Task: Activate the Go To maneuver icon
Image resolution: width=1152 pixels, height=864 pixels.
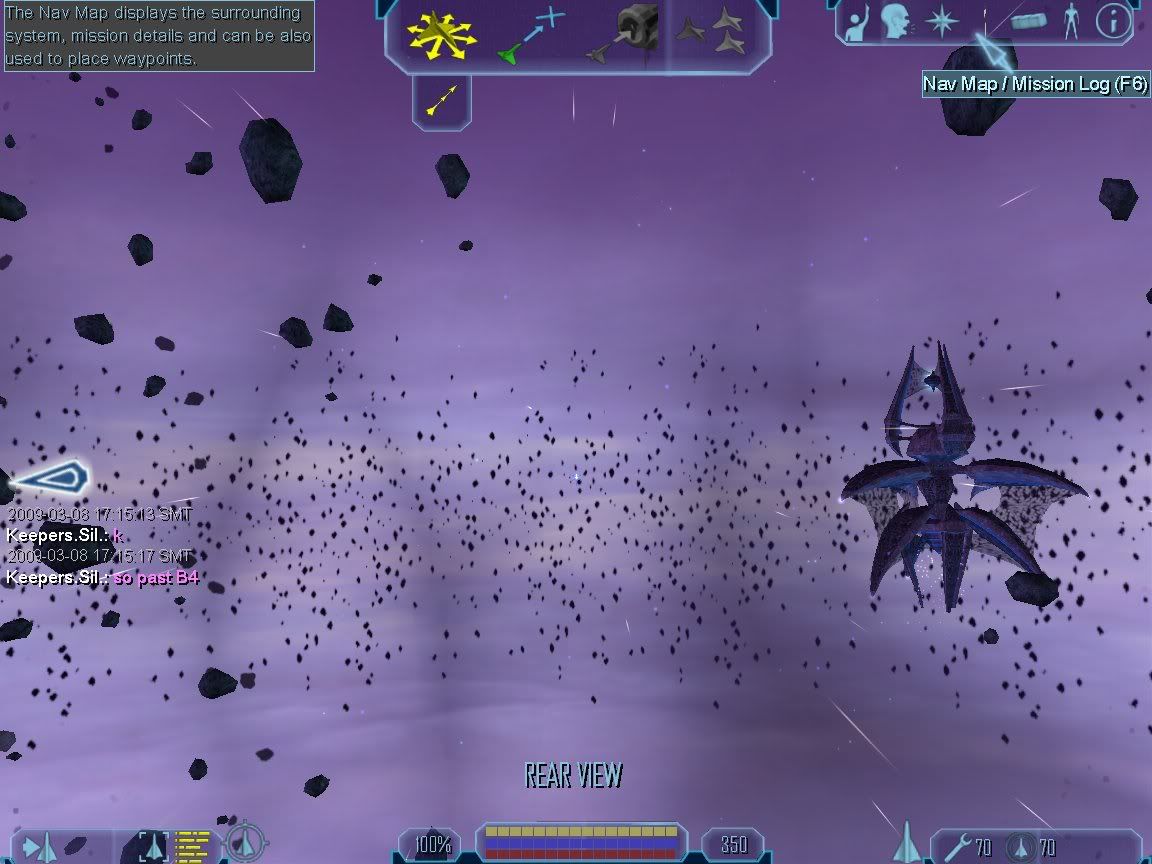Action: tap(531, 35)
